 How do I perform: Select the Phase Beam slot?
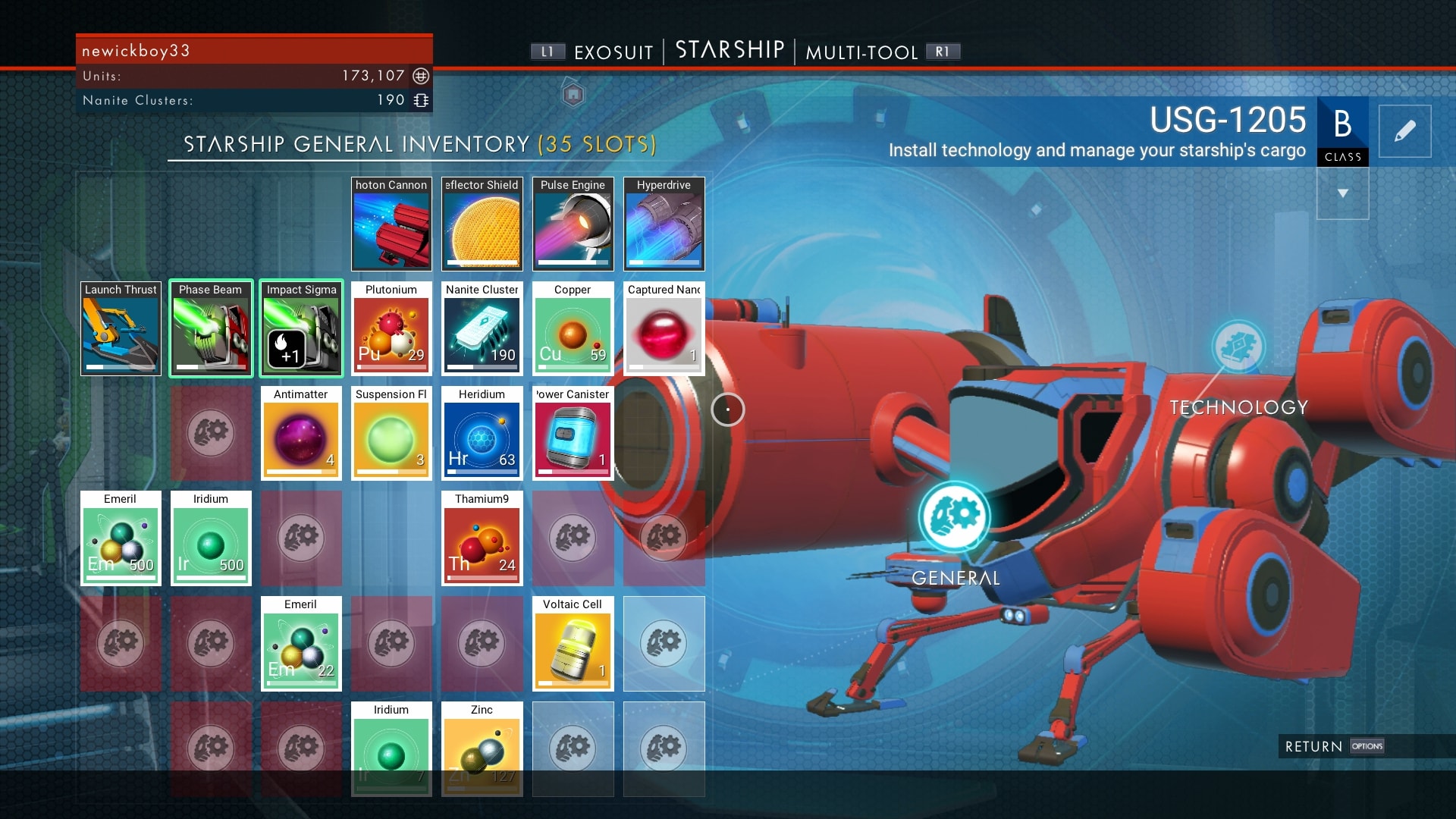(211, 329)
